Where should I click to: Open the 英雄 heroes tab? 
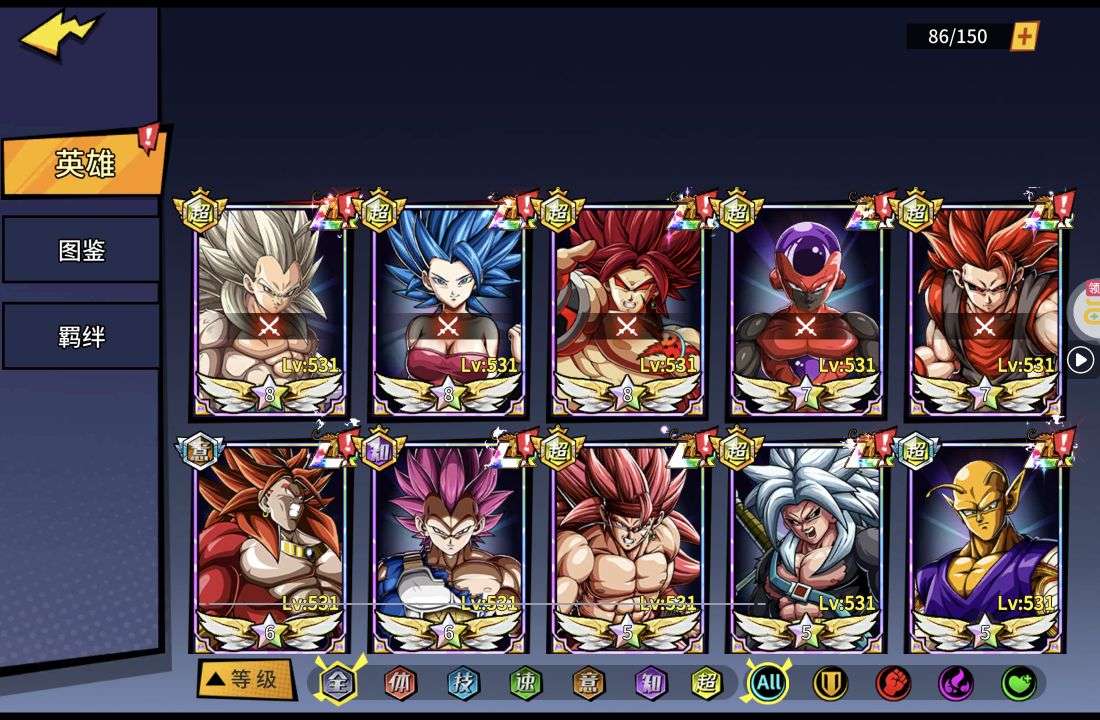coord(84,164)
